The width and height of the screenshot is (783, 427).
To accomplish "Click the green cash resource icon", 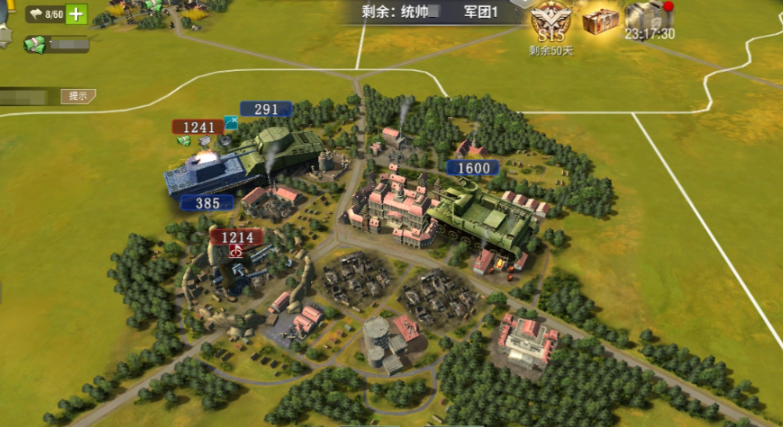I will 35,44.
